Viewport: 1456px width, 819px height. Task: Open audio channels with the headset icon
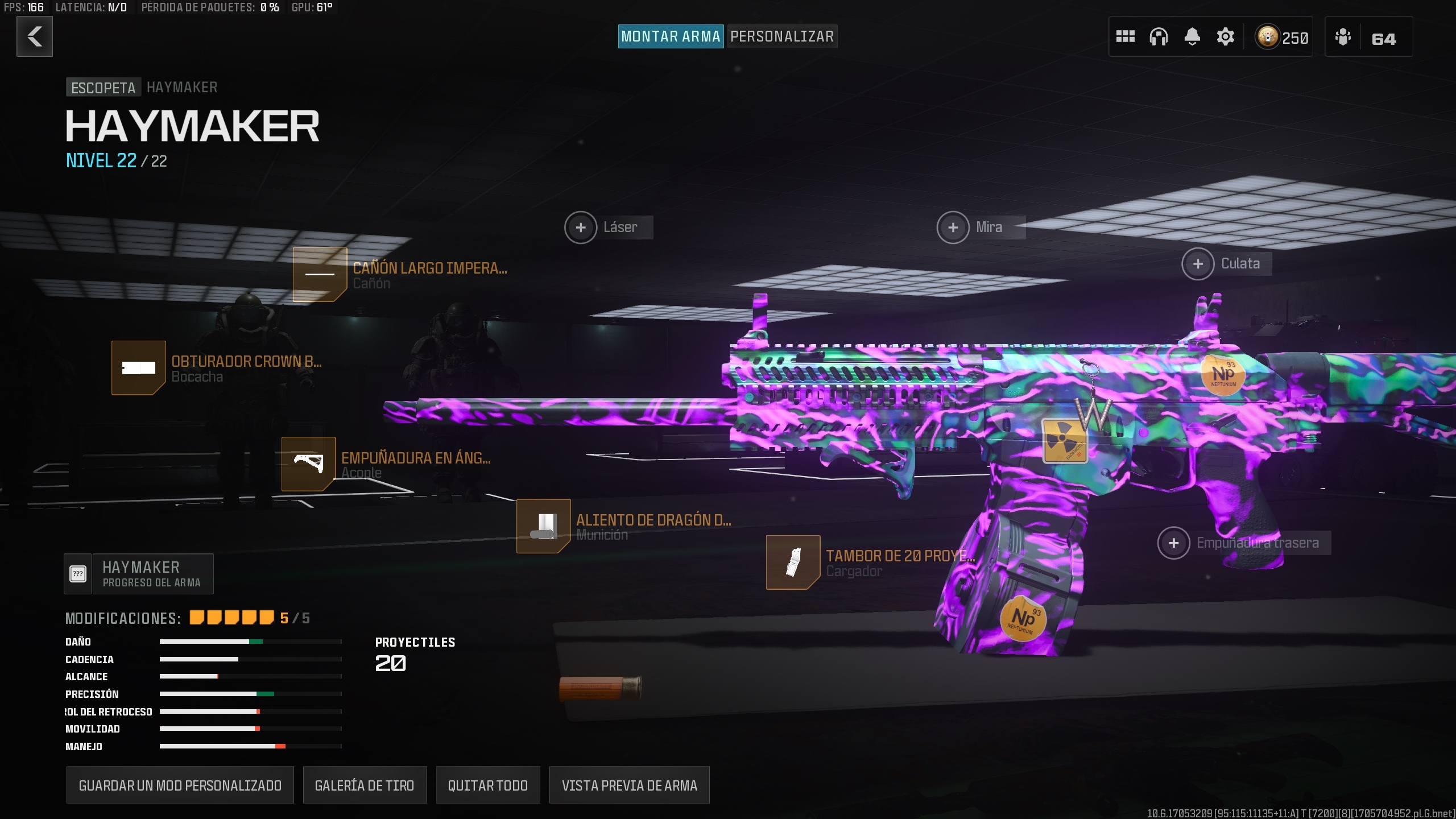pos(1159,36)
